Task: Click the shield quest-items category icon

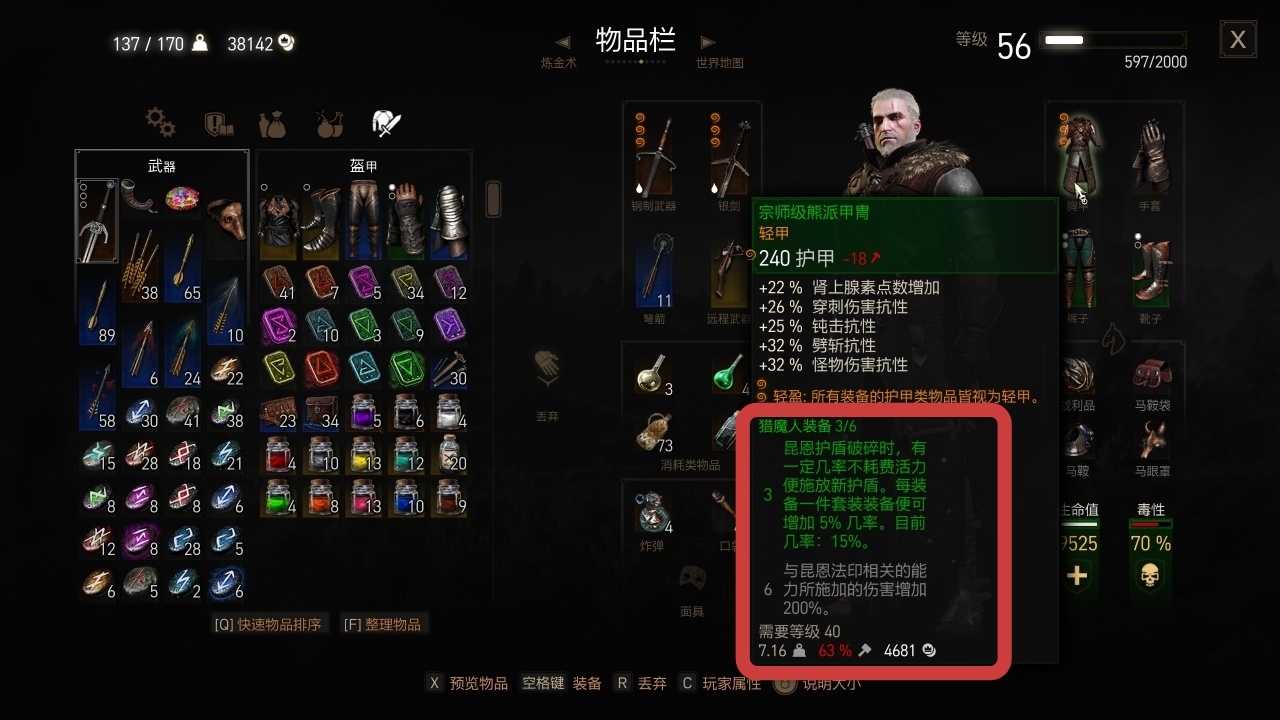Action: click(216, 124)
